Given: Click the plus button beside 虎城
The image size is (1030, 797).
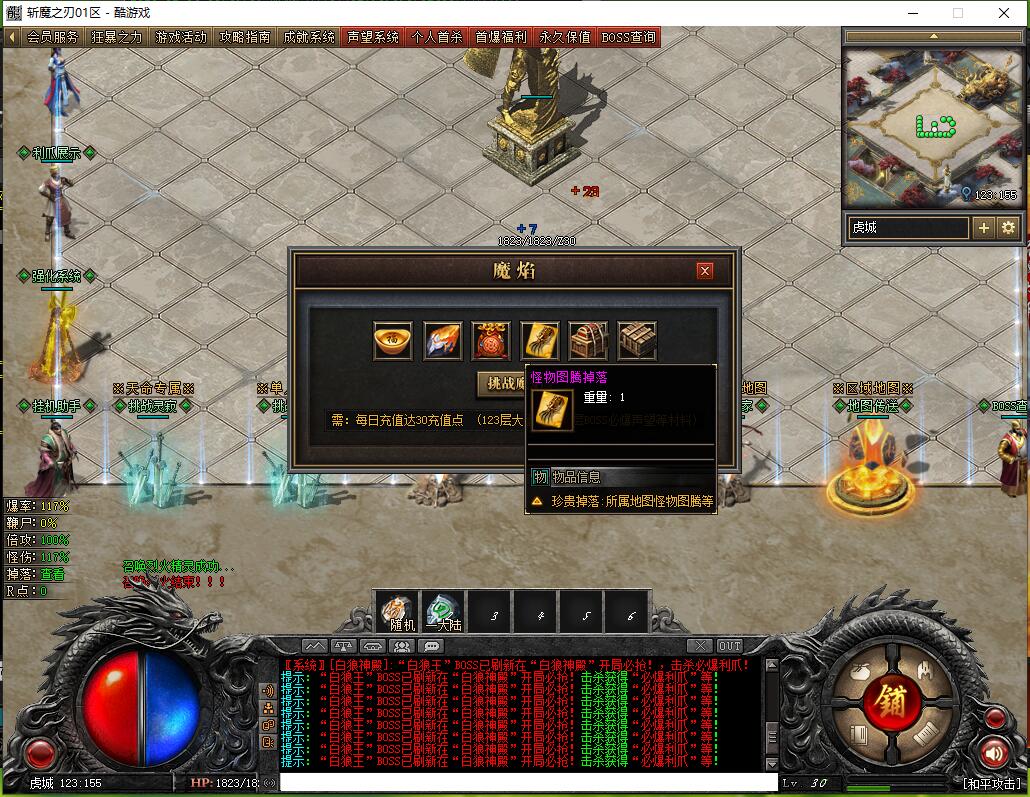Looking at the screenshot, I should pos(983,228).
